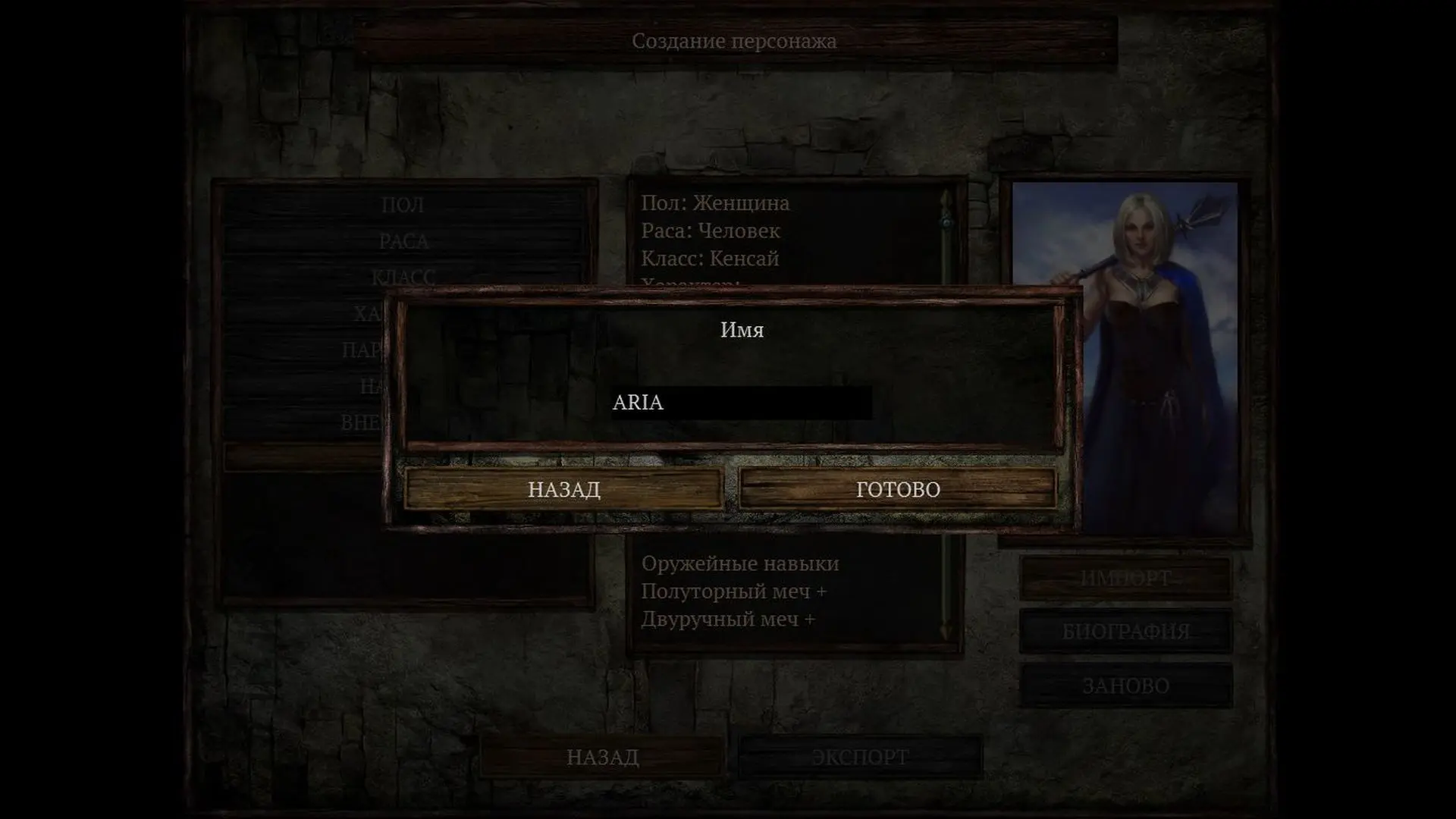Confirm the name with ГОТОВО
The image size is (1456, 819).
tap(898, 489)
